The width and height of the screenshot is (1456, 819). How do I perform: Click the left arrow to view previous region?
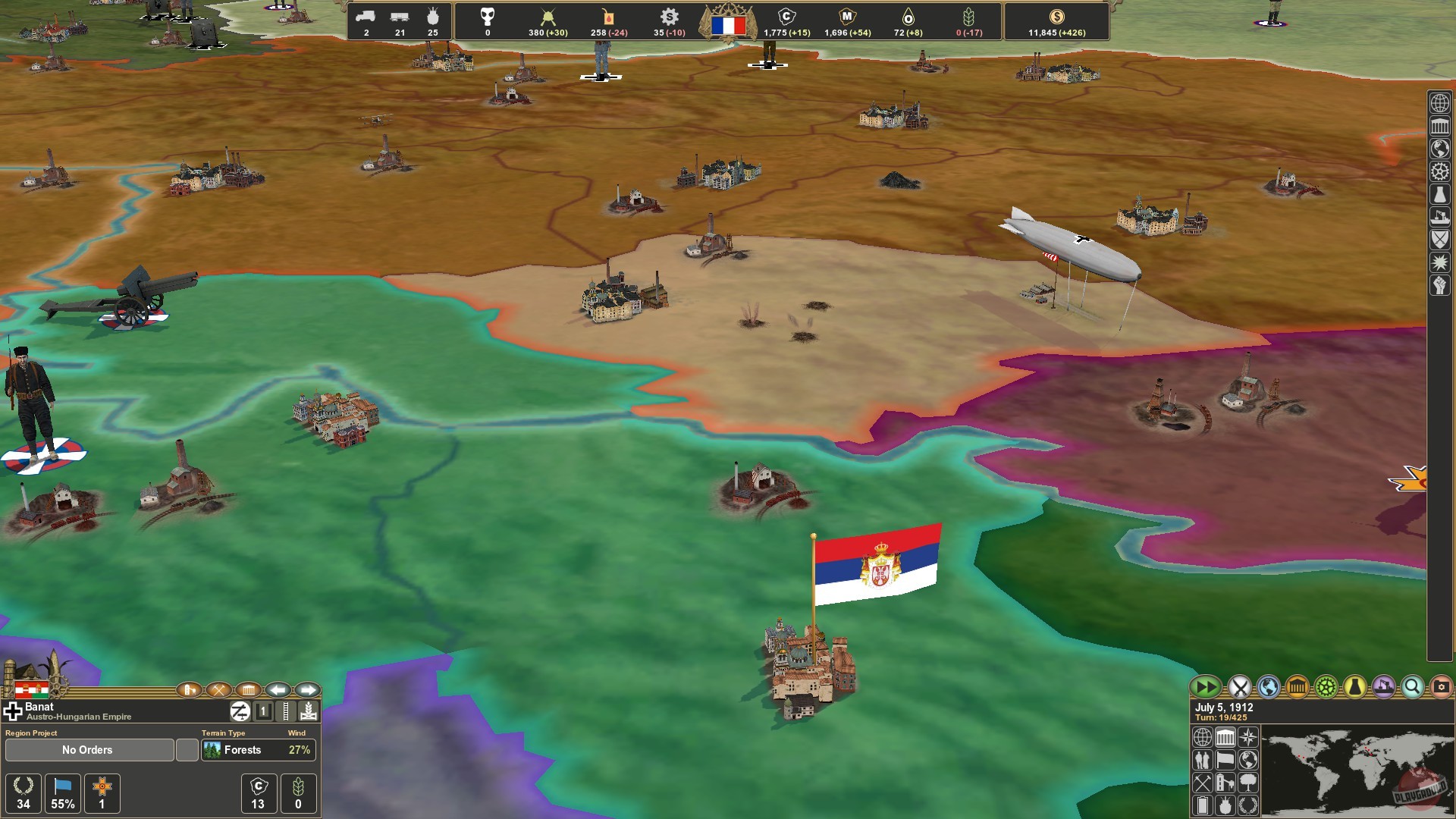[x=278, y=690]
